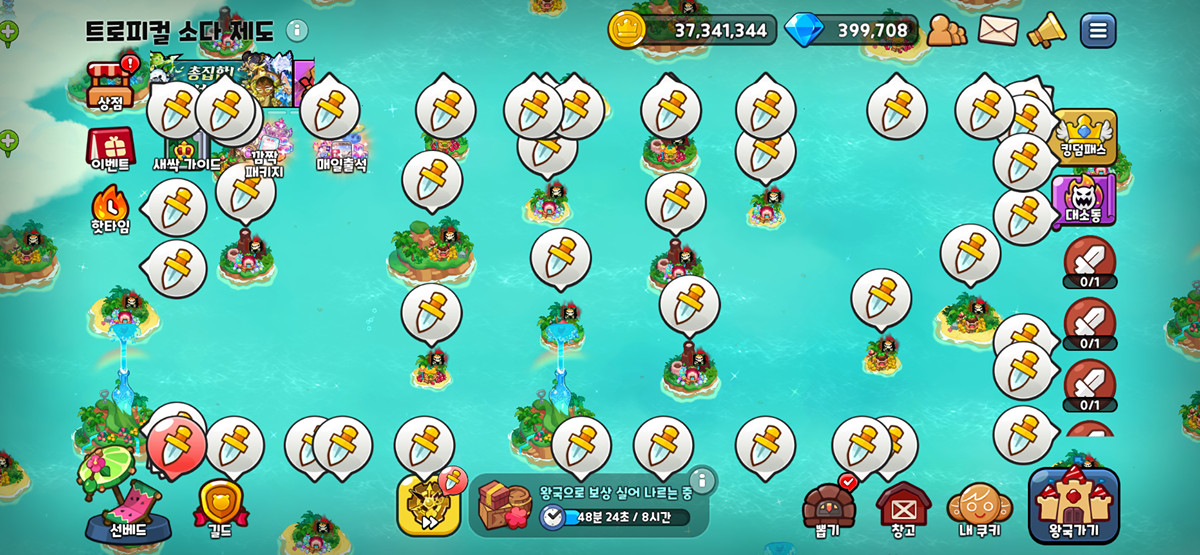Open the hamburger main menu
The width and height of the screenshot is (1200, 555).
tap(1098, 30)
